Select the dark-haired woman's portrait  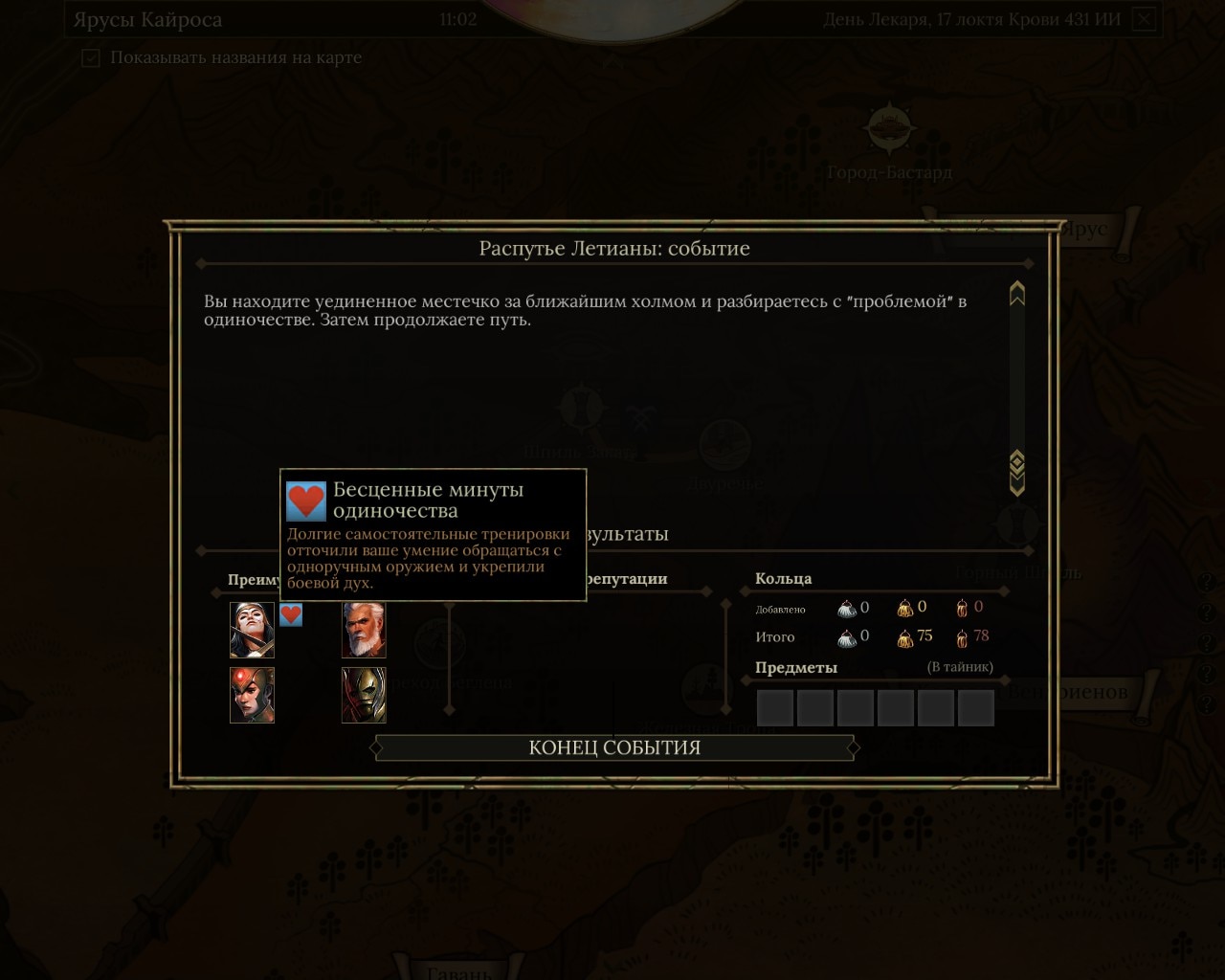tap(252, 630)
